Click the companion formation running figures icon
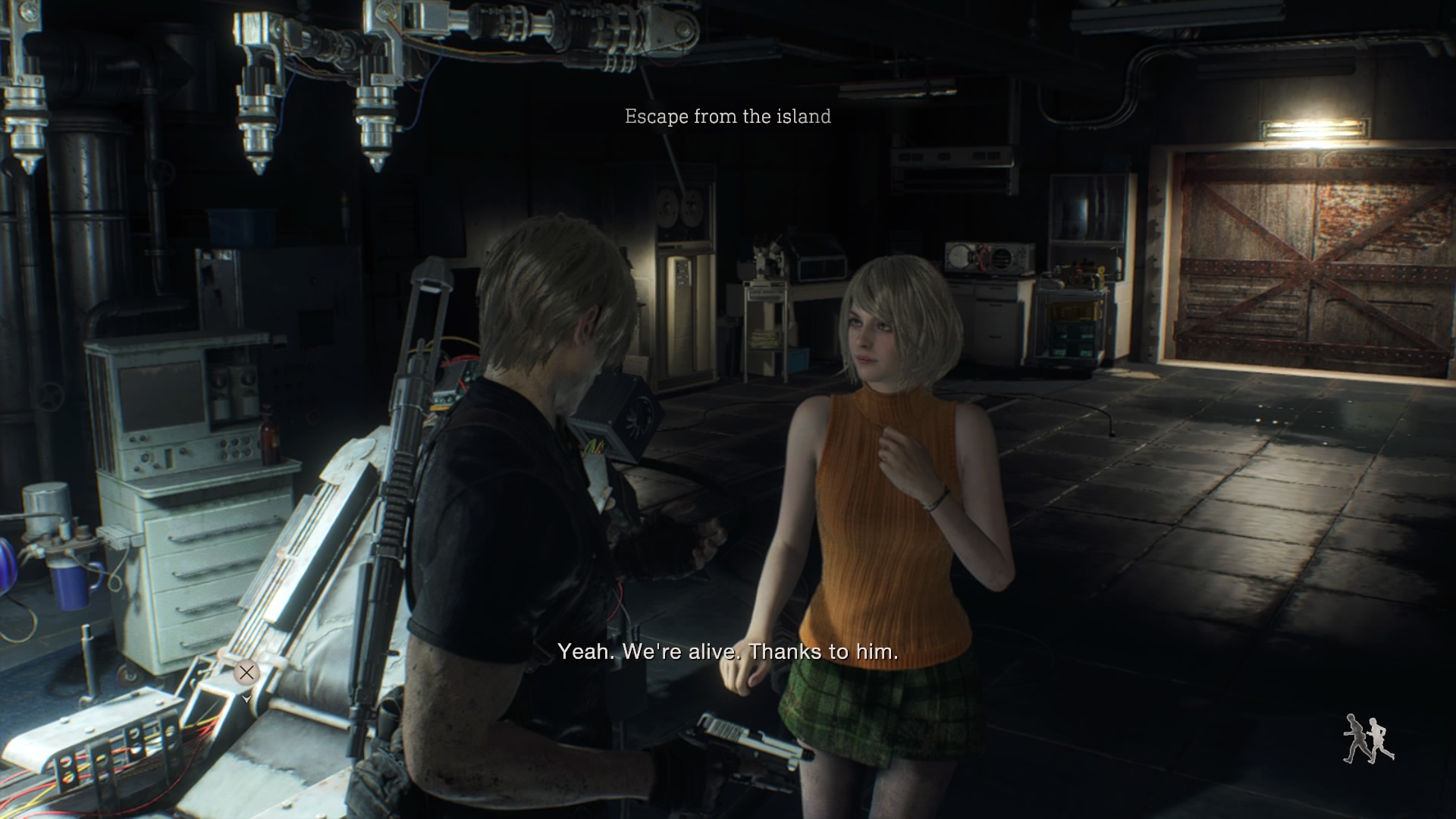Screen dimensions: 1456x819 click(x=1369, y=739)
